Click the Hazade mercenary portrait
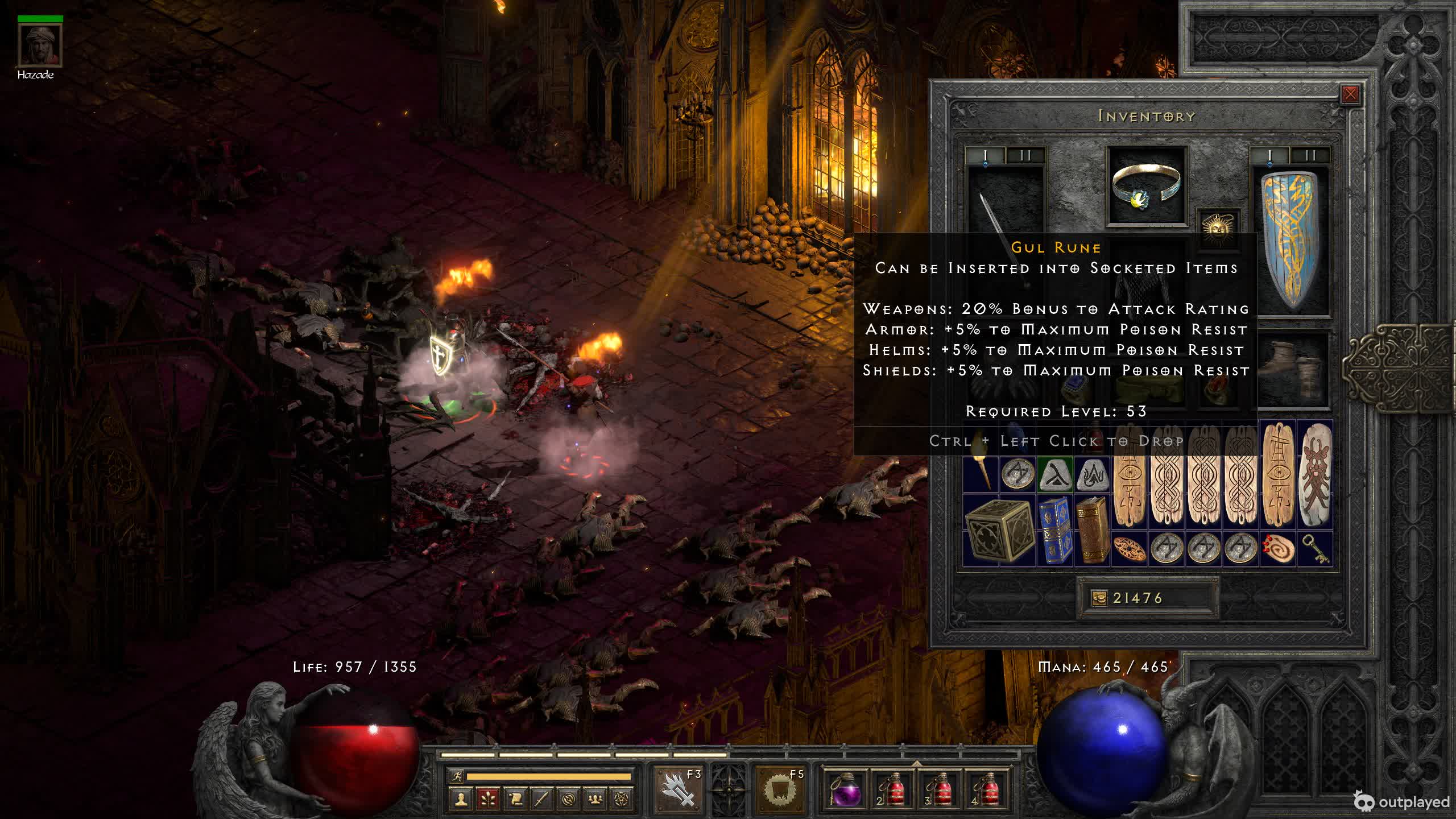The image size is (1456, 819). point(40,45)
